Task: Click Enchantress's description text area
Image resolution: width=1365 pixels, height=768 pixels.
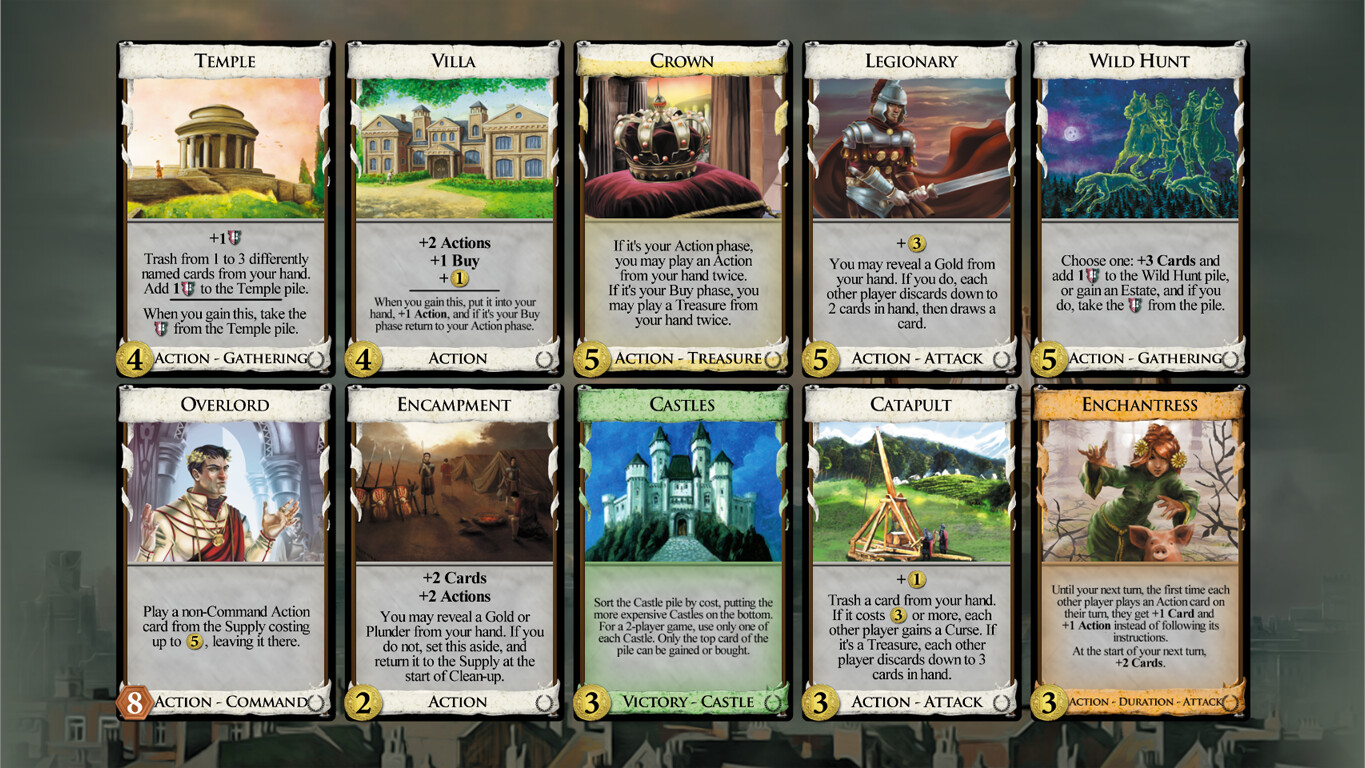Action: (x=1139, y=625)
